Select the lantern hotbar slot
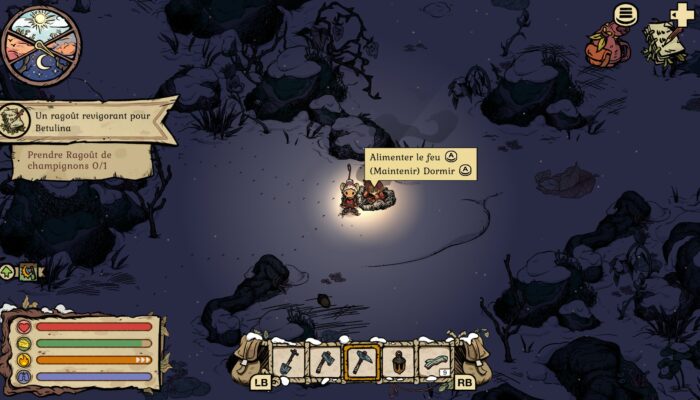700x400 pixels. (398, 361)
